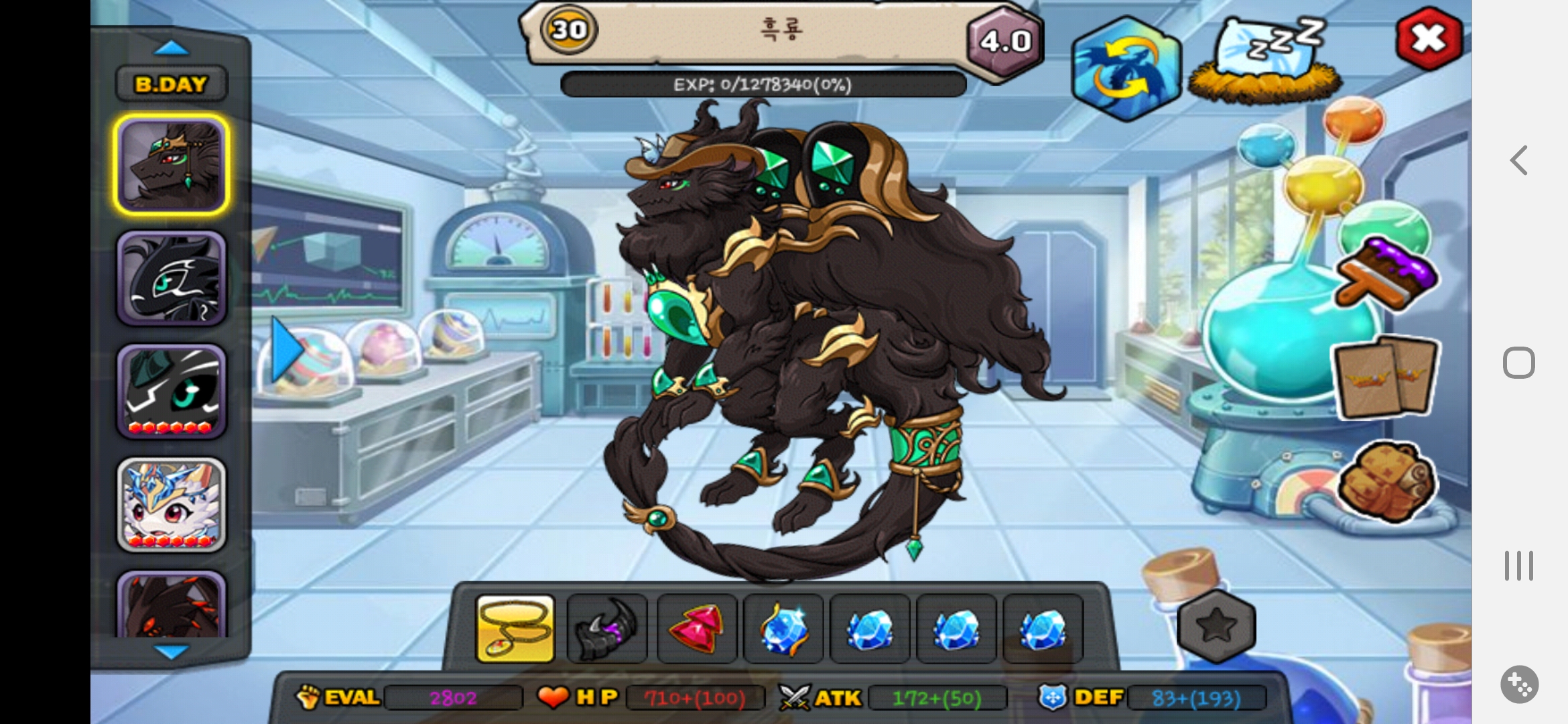Select the black horn equipment slot
This screenshot has height=724, width=1568.
(606, 629)
